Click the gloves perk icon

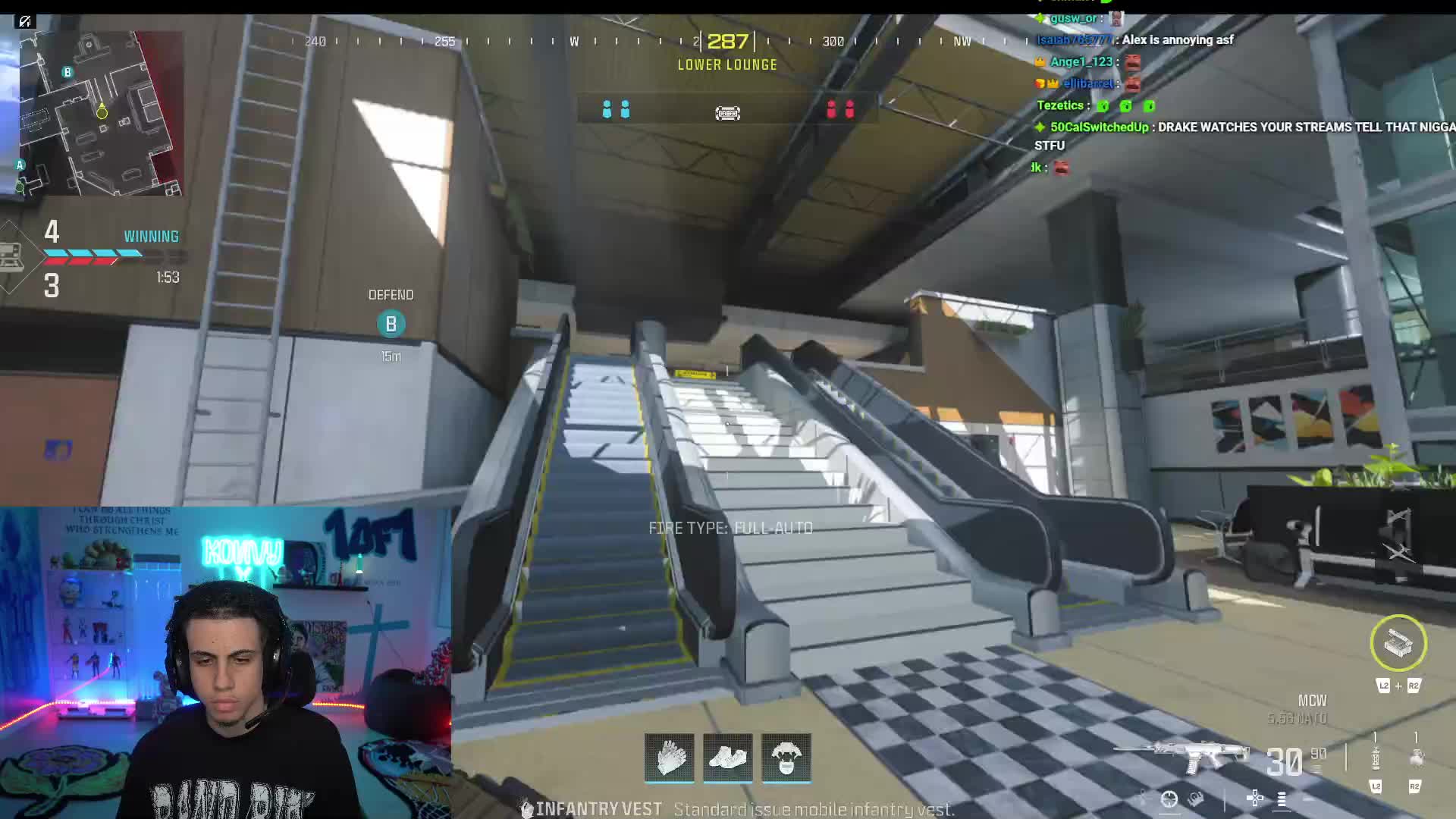point(670,757)
